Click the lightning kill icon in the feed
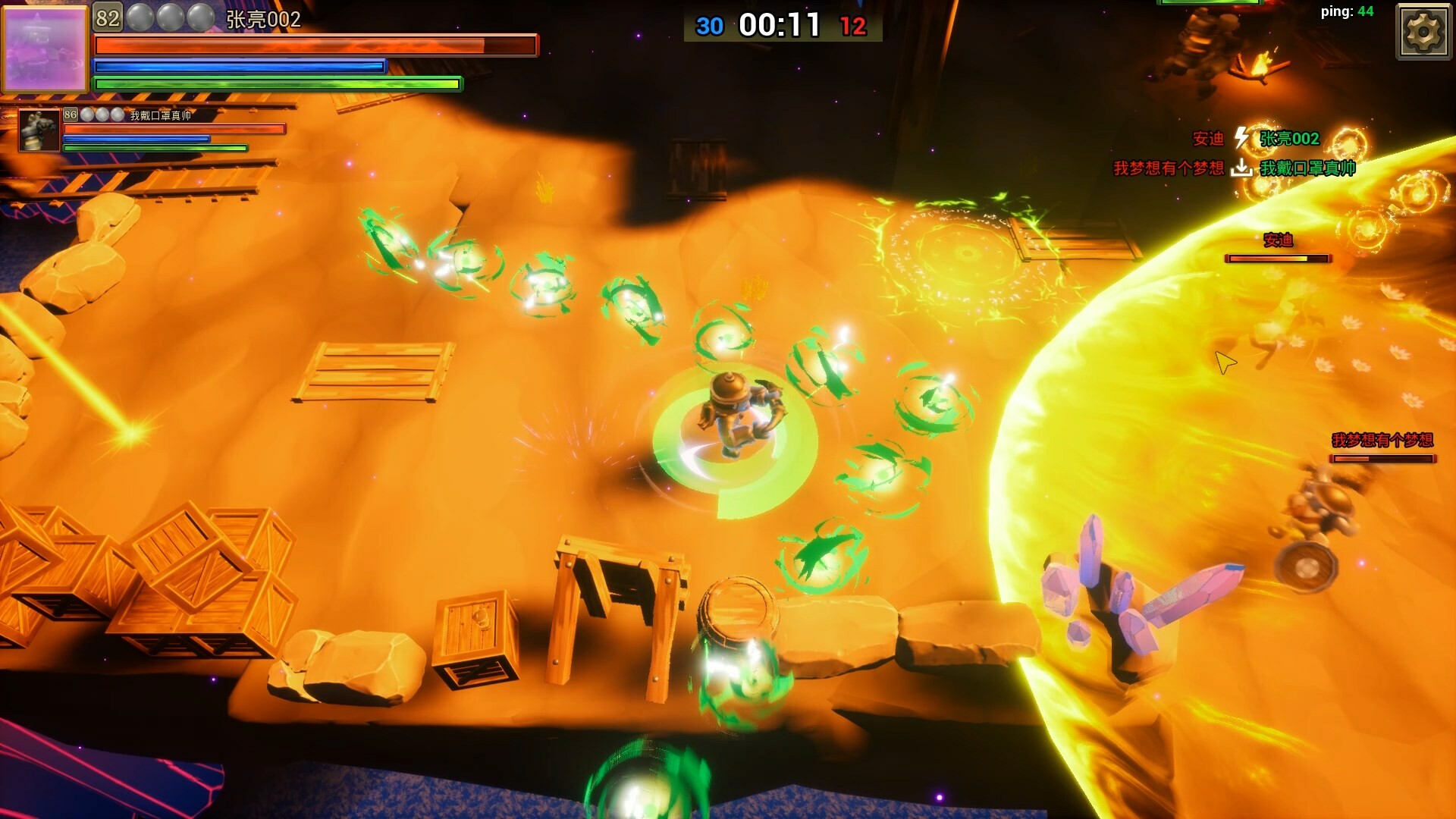The height and width of the screenshot is (819, 1456). point(1241,138)
